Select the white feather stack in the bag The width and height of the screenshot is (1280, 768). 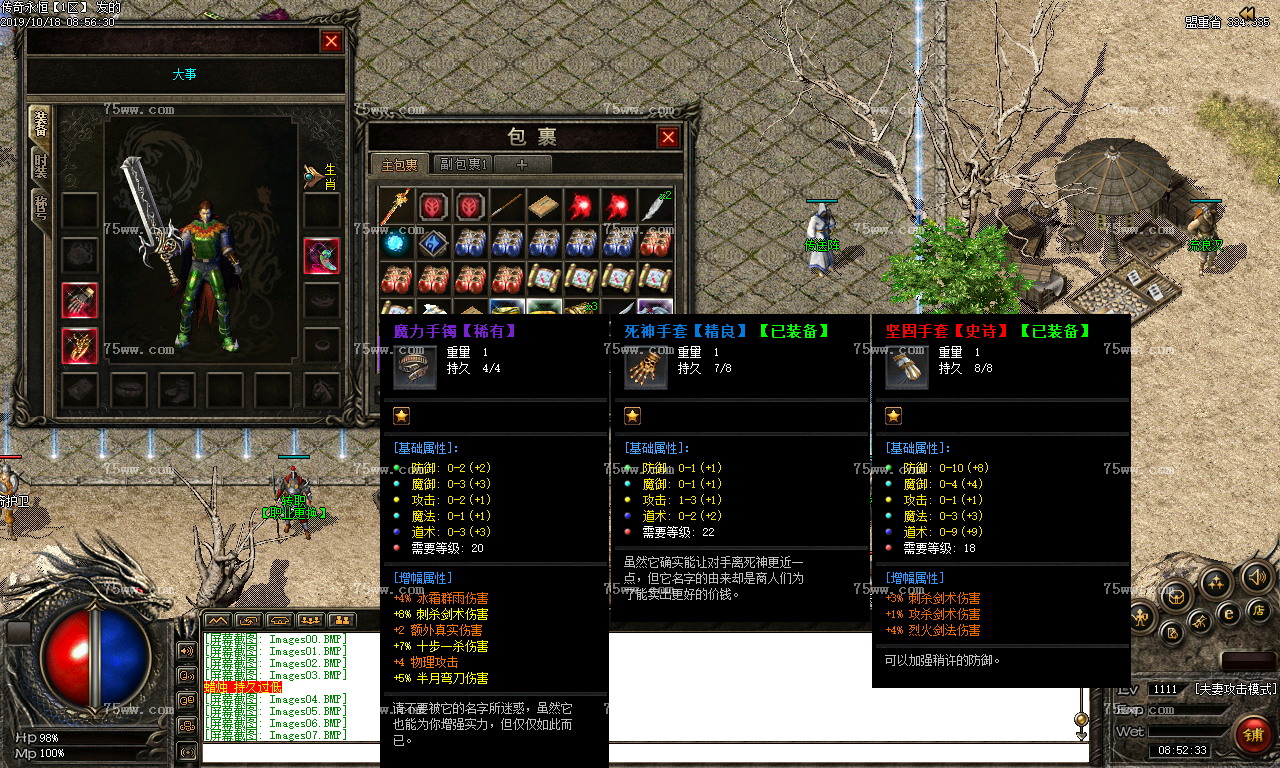[655, 206]
